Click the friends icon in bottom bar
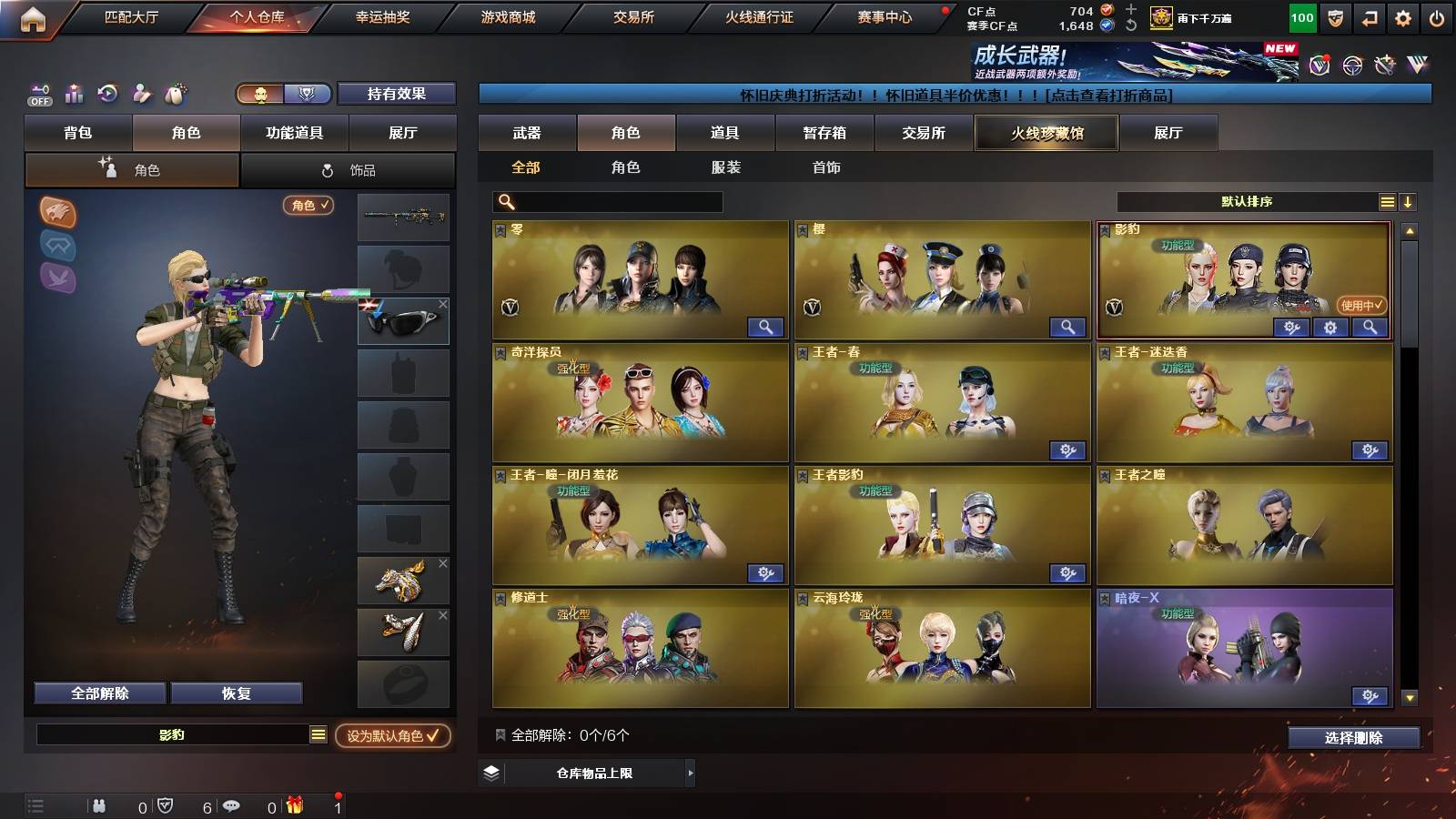The height and width of the screenshot is (819, 1456). coord(100,804)
